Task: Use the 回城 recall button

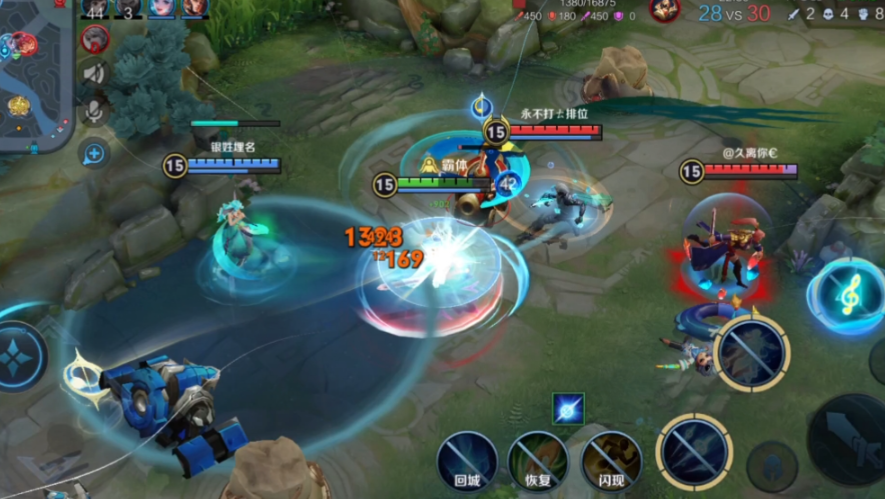Action: (467, 461)
